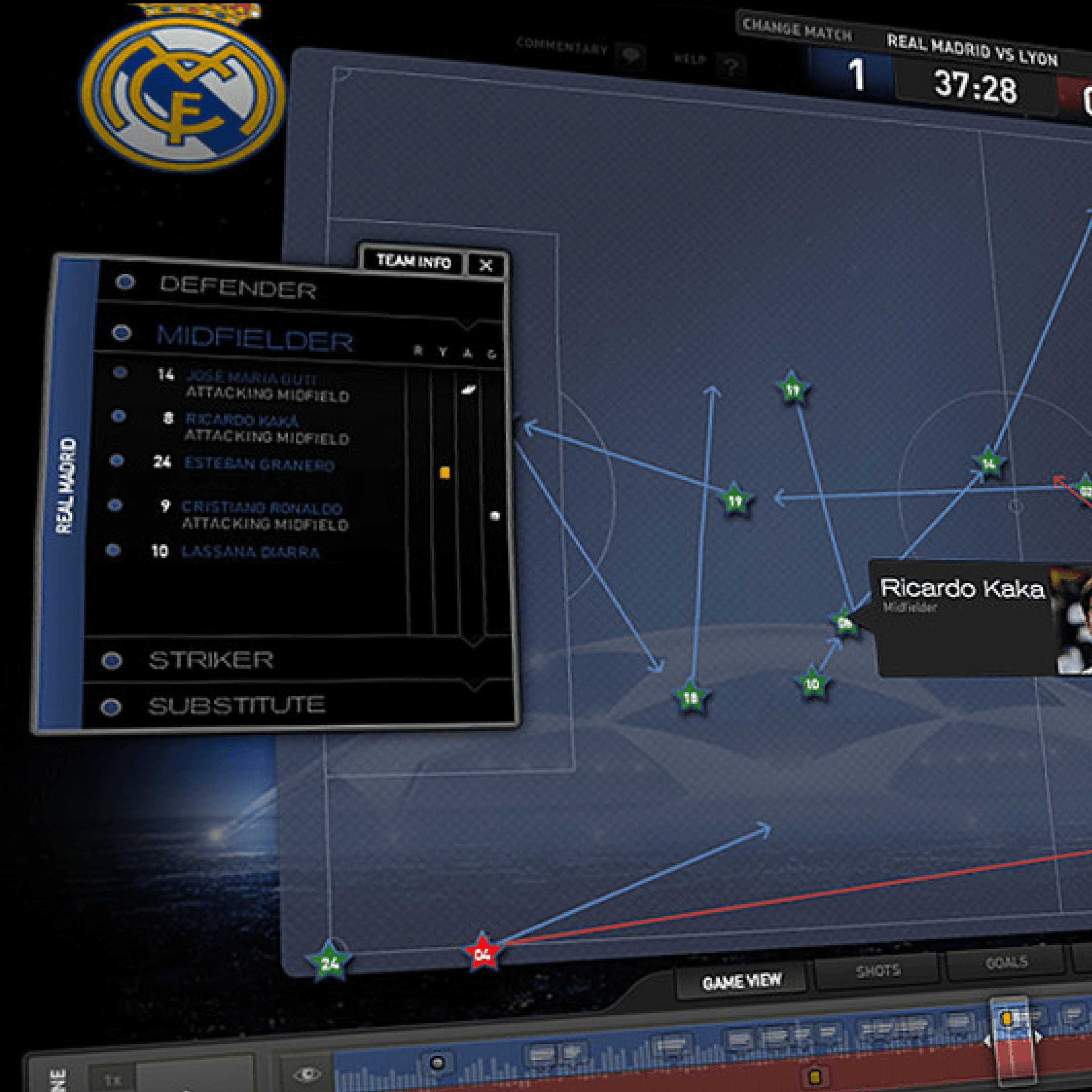Open the Team Info tab
The height and width of the screenshot is (1092, 1092).
pyautogui.click(x=413, y=262)
